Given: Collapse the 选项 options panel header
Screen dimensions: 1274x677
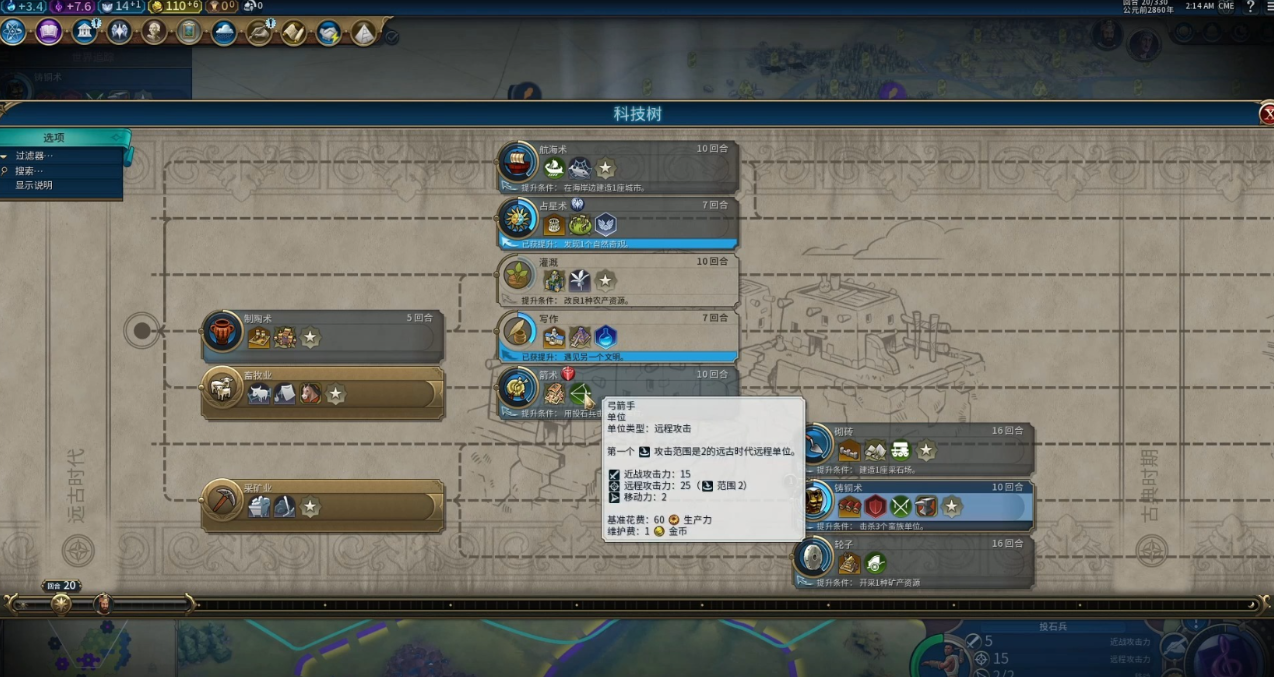Looking at the screenshot, I should [62, 138].
